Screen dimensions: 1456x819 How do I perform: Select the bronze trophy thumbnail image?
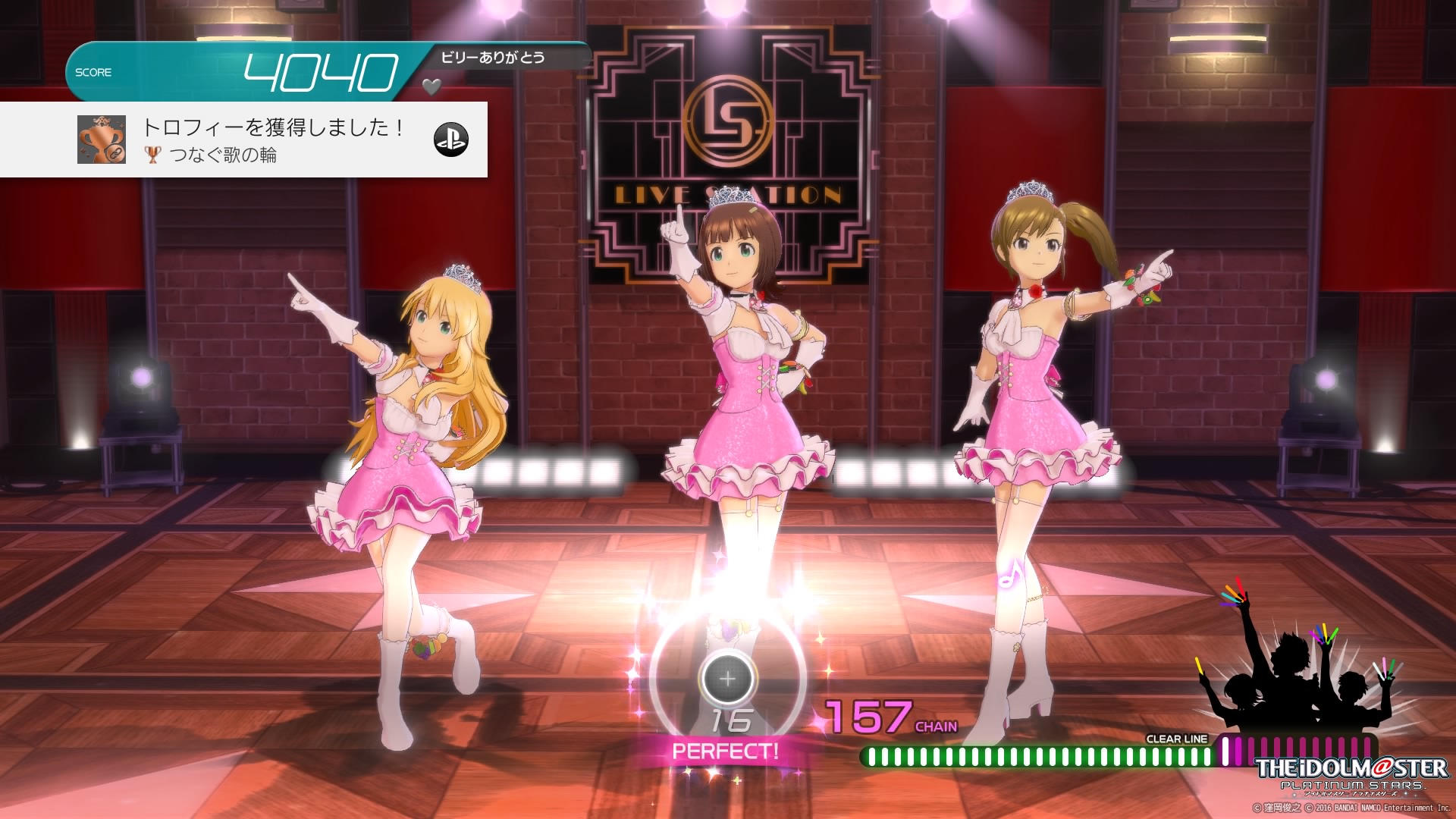tap(102, 140)
